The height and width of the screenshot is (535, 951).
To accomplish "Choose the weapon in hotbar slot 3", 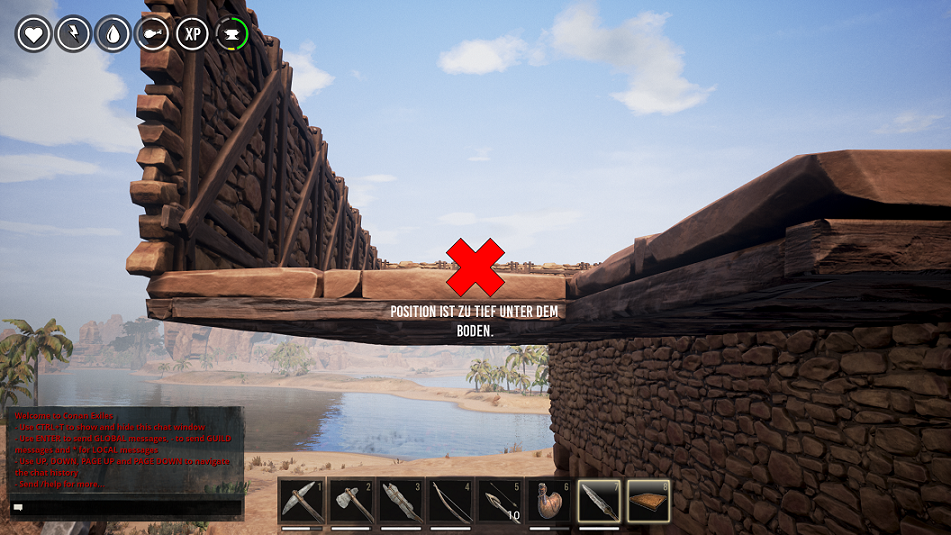I will (x=401, y=500).
